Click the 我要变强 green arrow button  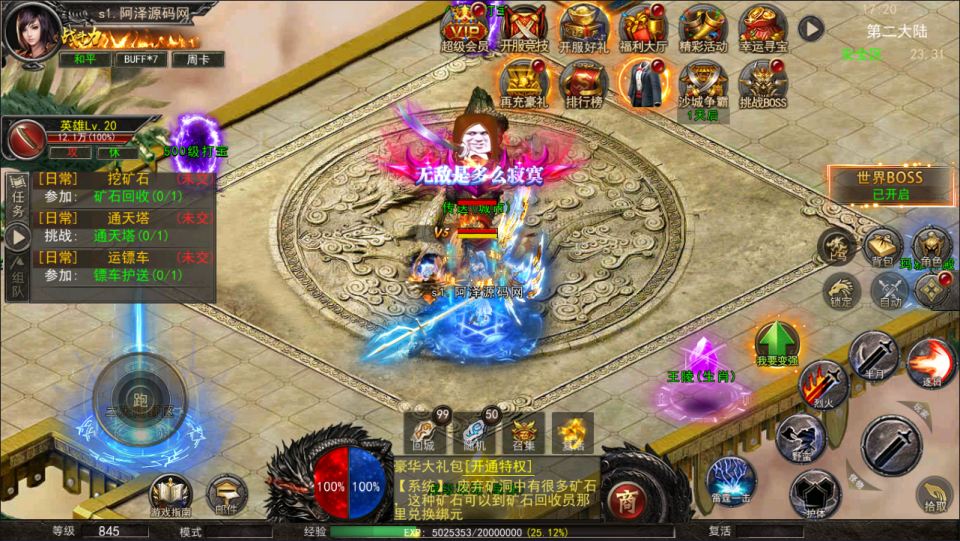point(776,343)
